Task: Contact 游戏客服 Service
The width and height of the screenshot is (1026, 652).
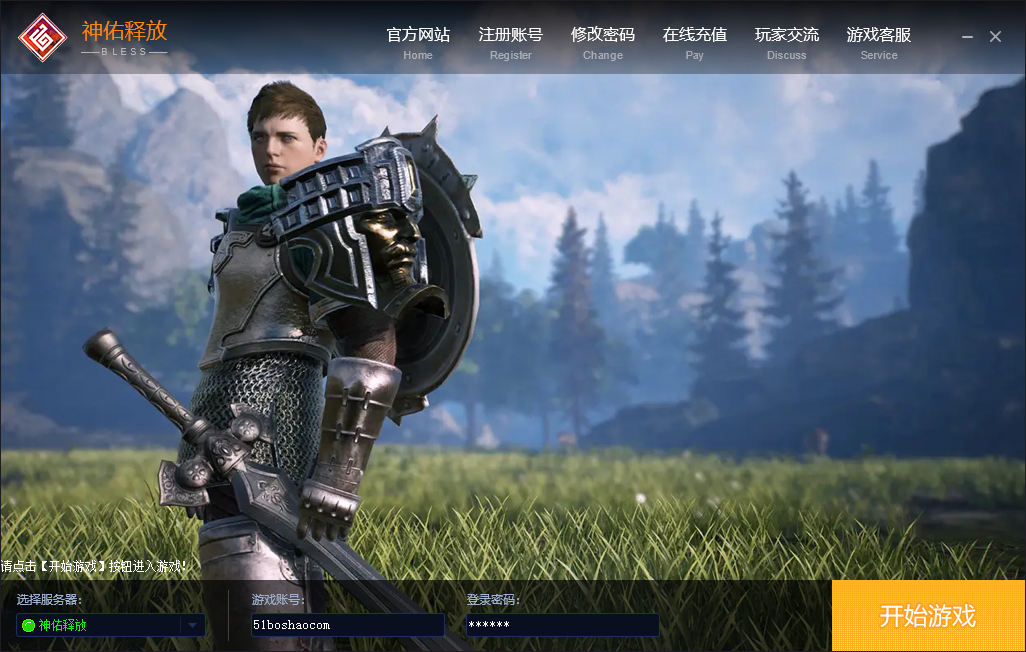Action: (x=878, y=42)
